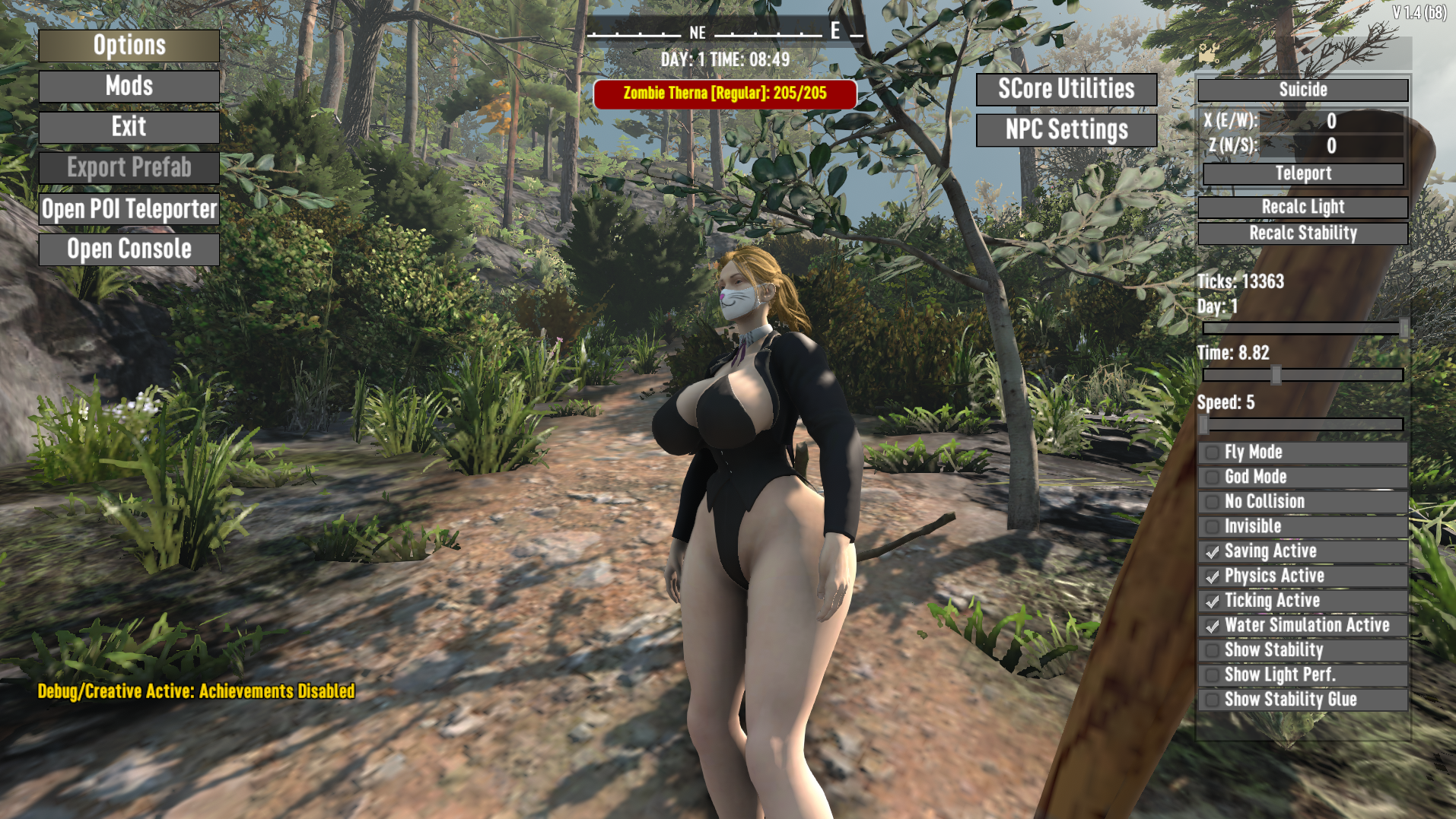
Task: Click the Teleport button
Action: 1302,173
